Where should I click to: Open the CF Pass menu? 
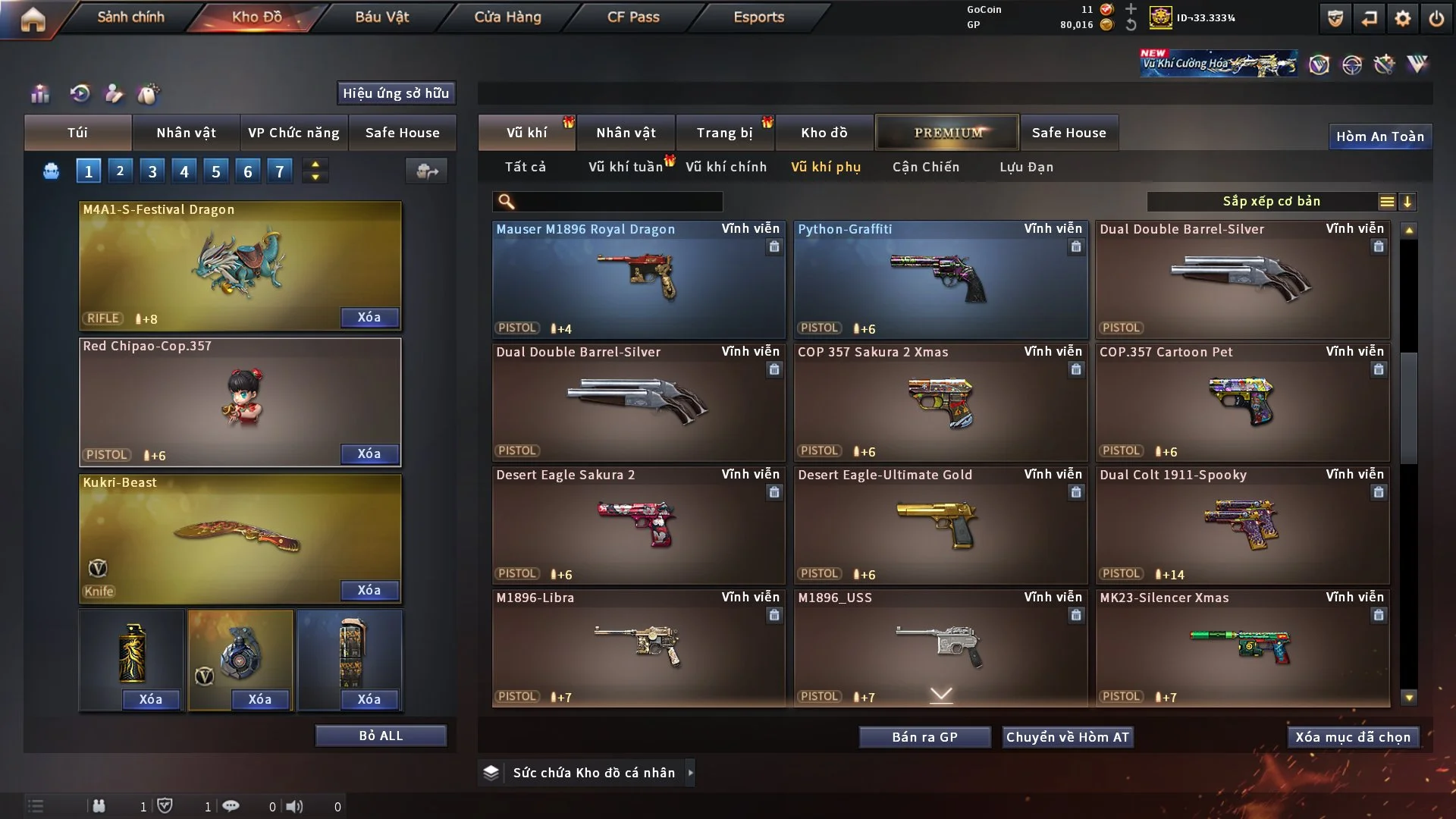(633, 17)
